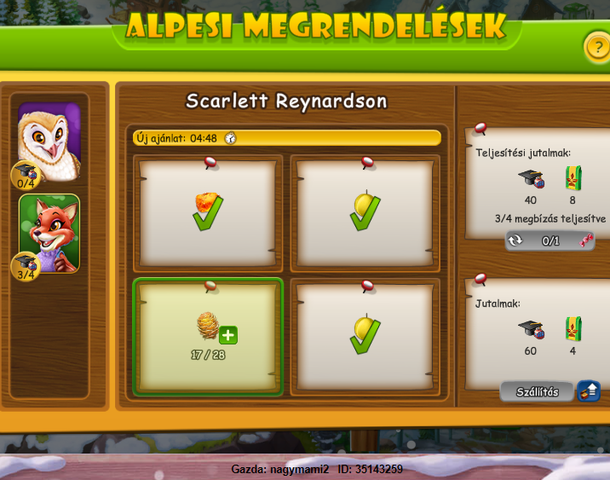The height and width of the screenshot is (480, 610).
Task: Open the pine cone order card
Action: (x=208, y=336)
